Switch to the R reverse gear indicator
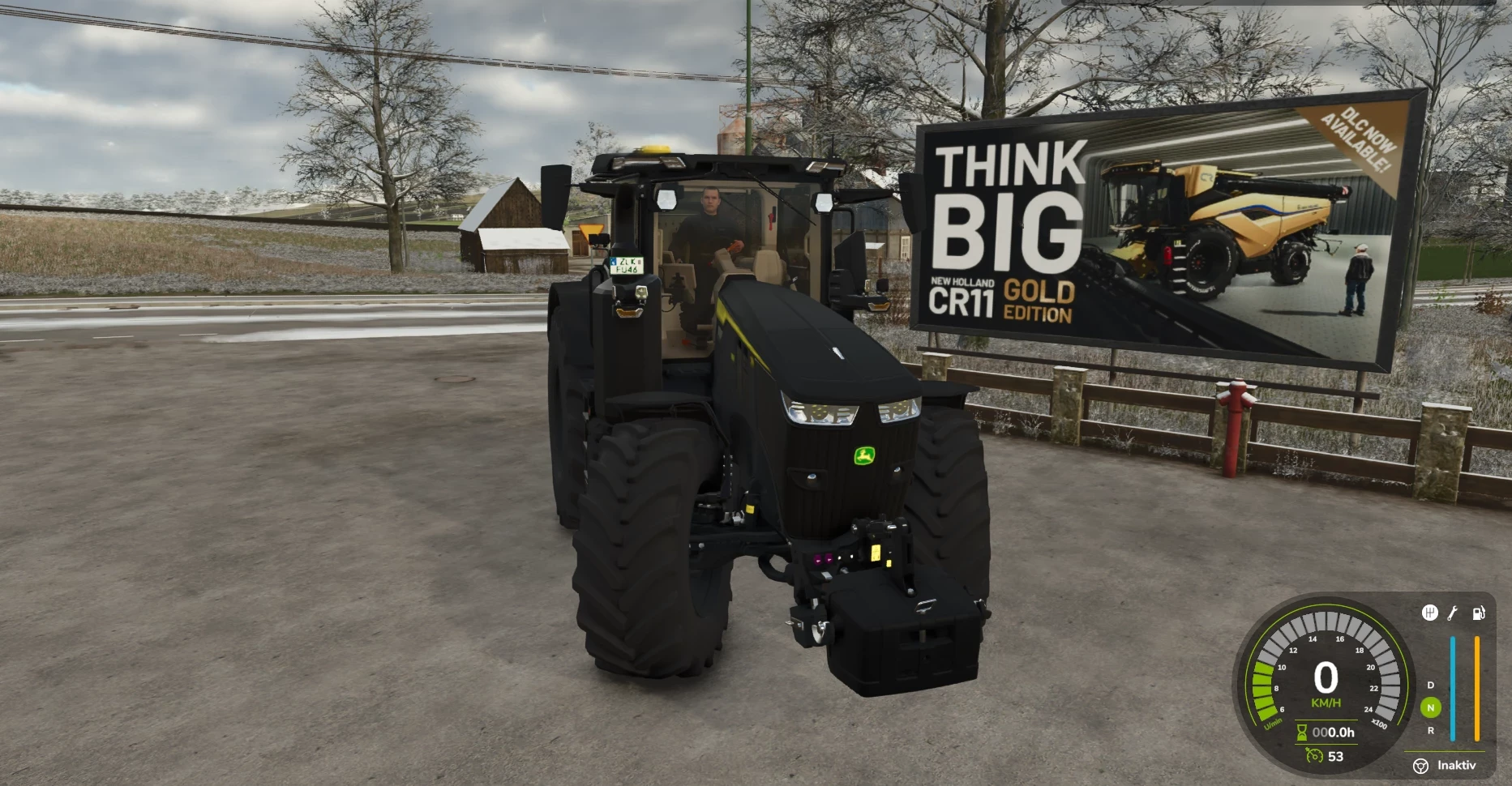 (1431, 730)
